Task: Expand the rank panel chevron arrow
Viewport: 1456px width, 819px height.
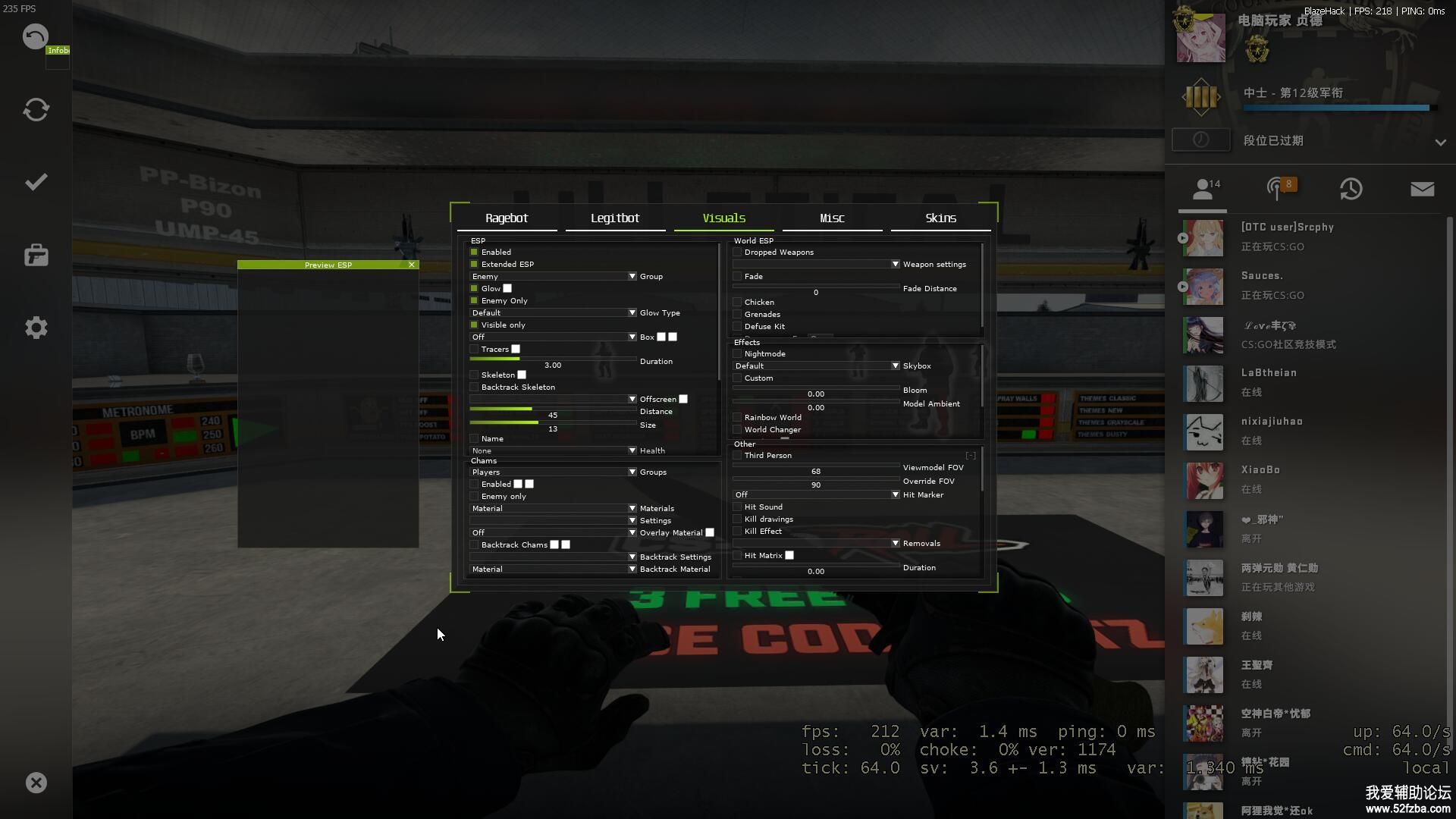Action: 1440,142
